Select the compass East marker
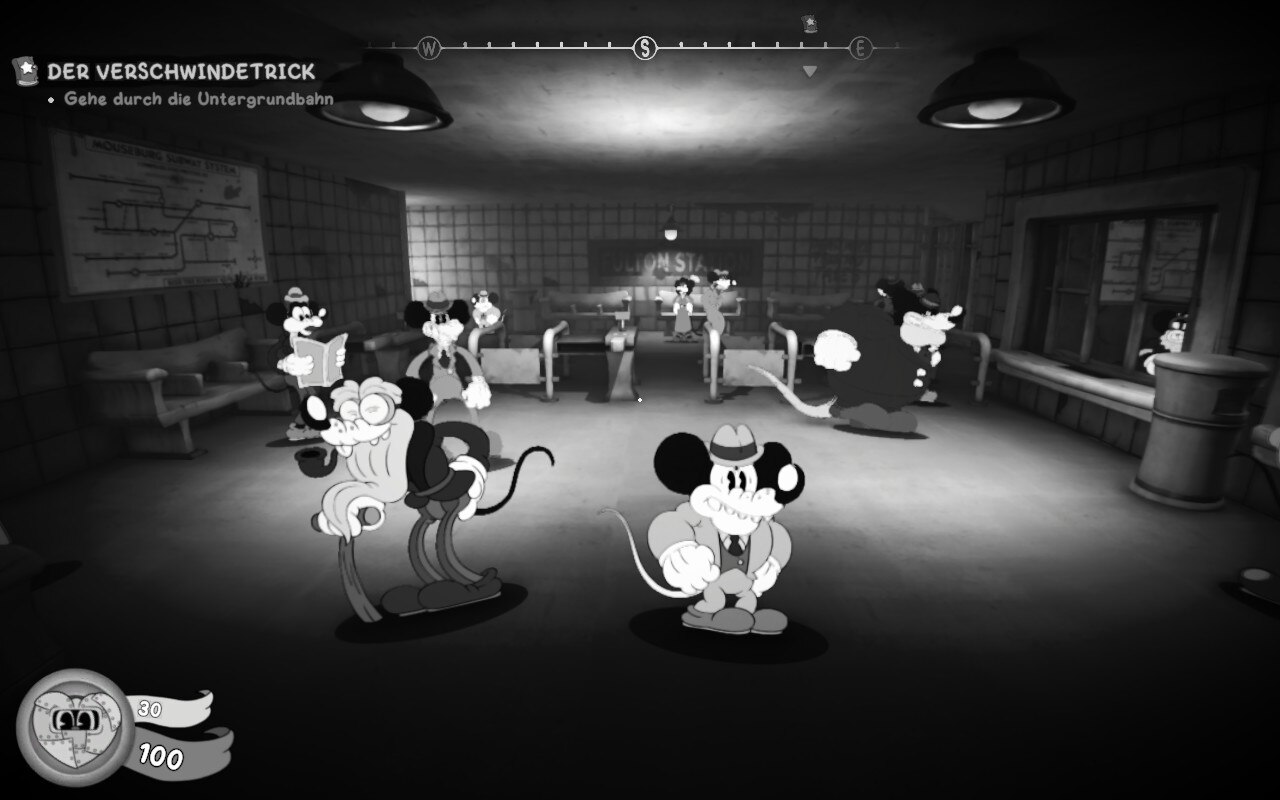 pyautogui.click(x=860, y=47)
